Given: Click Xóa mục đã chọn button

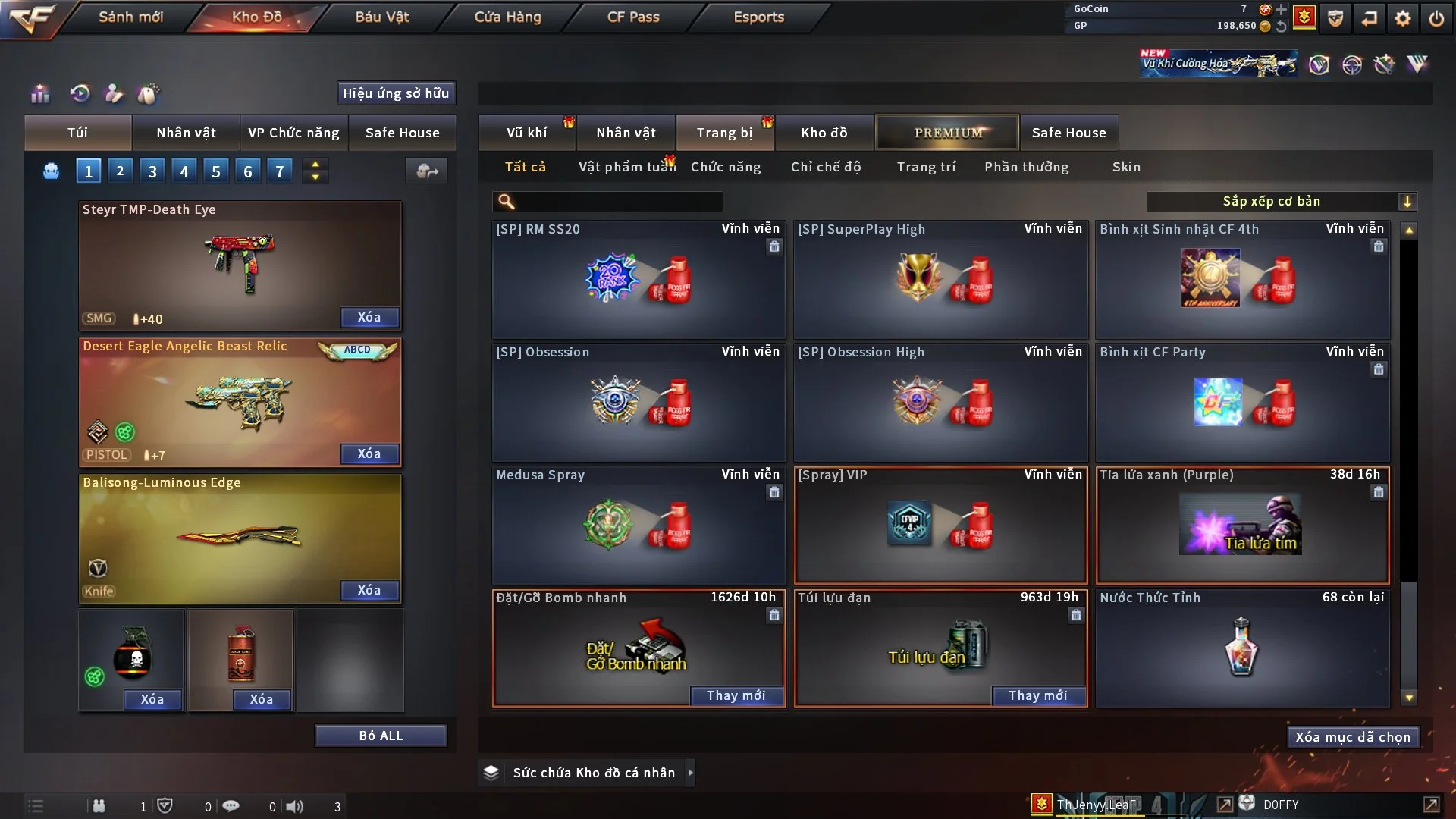Looking at the screenshot, I should [x=1352, y=737].
